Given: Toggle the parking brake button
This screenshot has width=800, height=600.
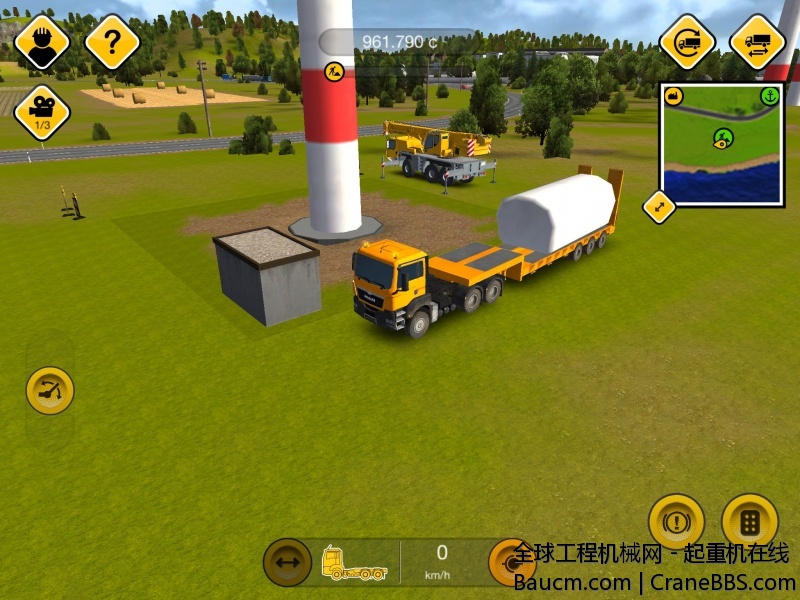Looking at the screenshot, I should (676, 521).
